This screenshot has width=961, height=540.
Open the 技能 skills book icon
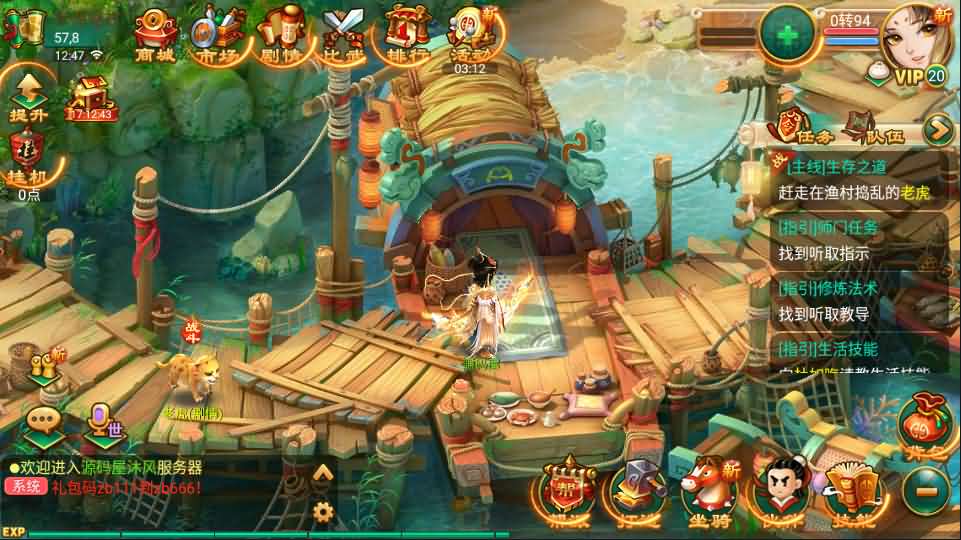point(849,492)
